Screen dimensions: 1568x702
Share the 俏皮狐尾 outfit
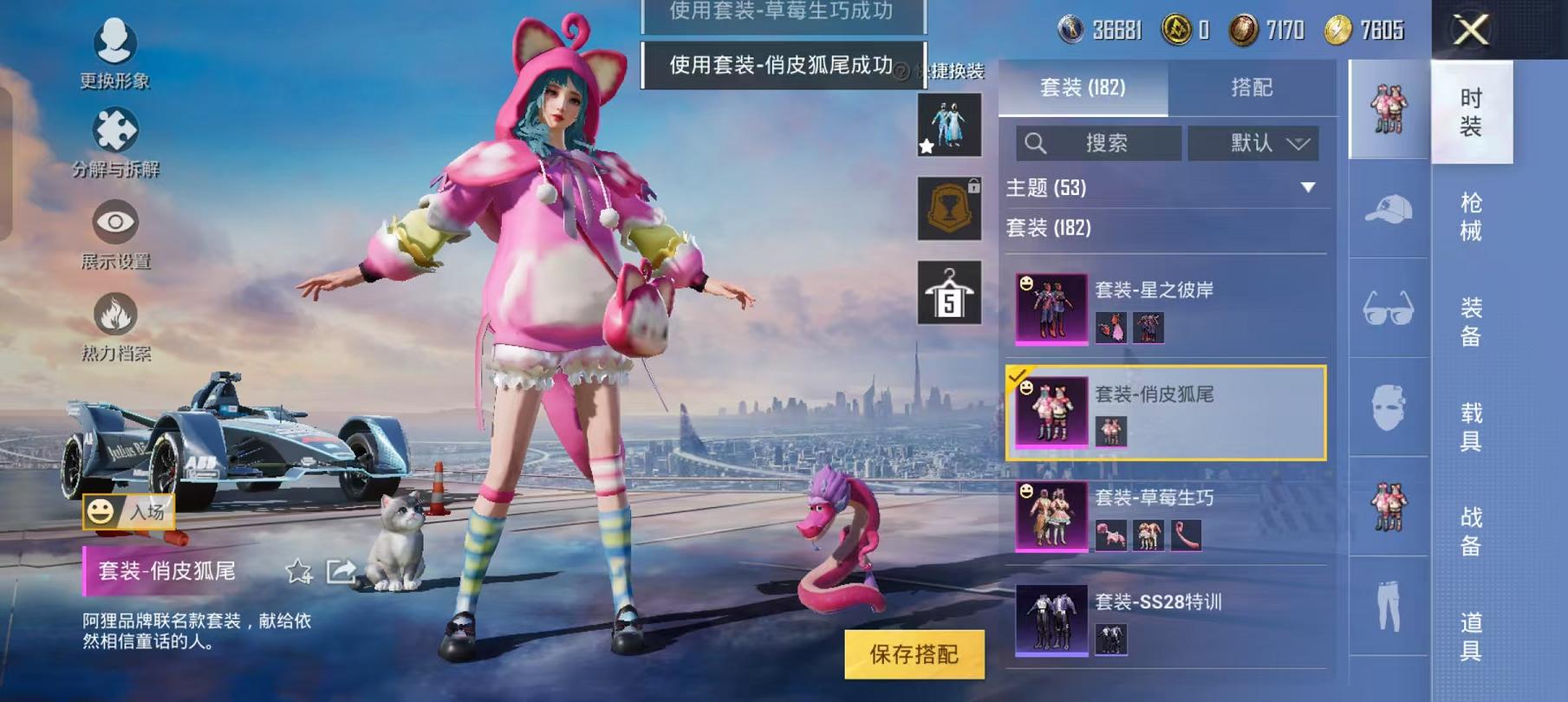(342, 570)
